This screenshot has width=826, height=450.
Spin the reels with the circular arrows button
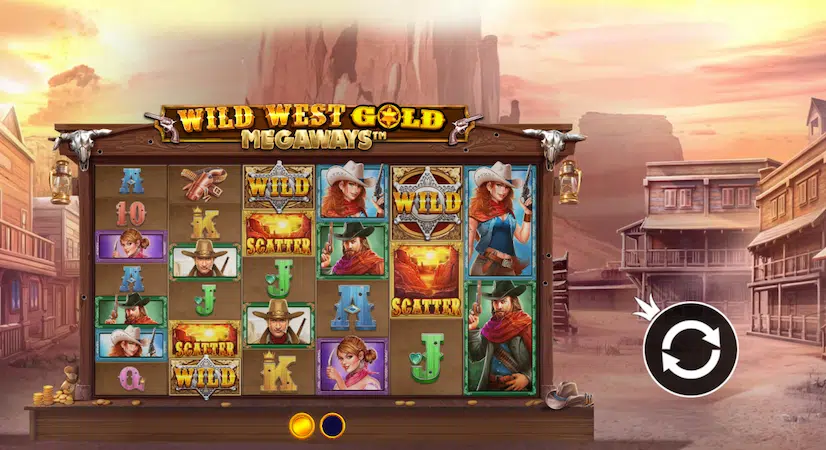[690, 349]
